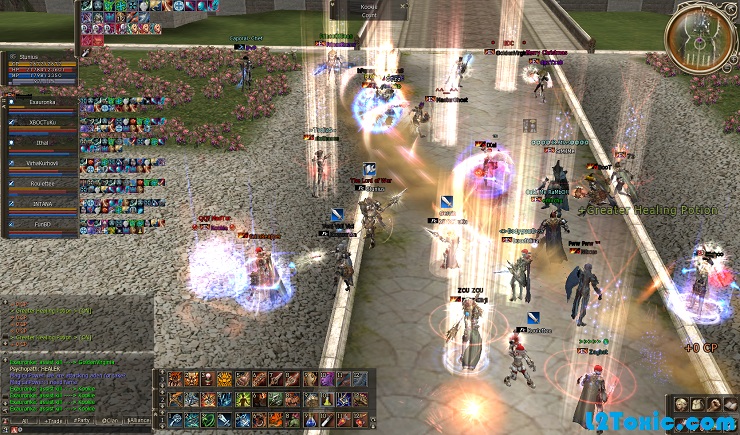Open the Party chat tab
The image size is (740, 435).
pos(84,423)
